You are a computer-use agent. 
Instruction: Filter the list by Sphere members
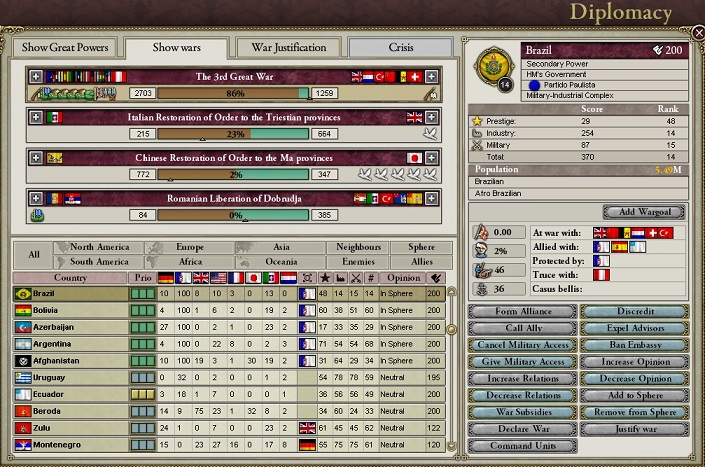[414, 247]
